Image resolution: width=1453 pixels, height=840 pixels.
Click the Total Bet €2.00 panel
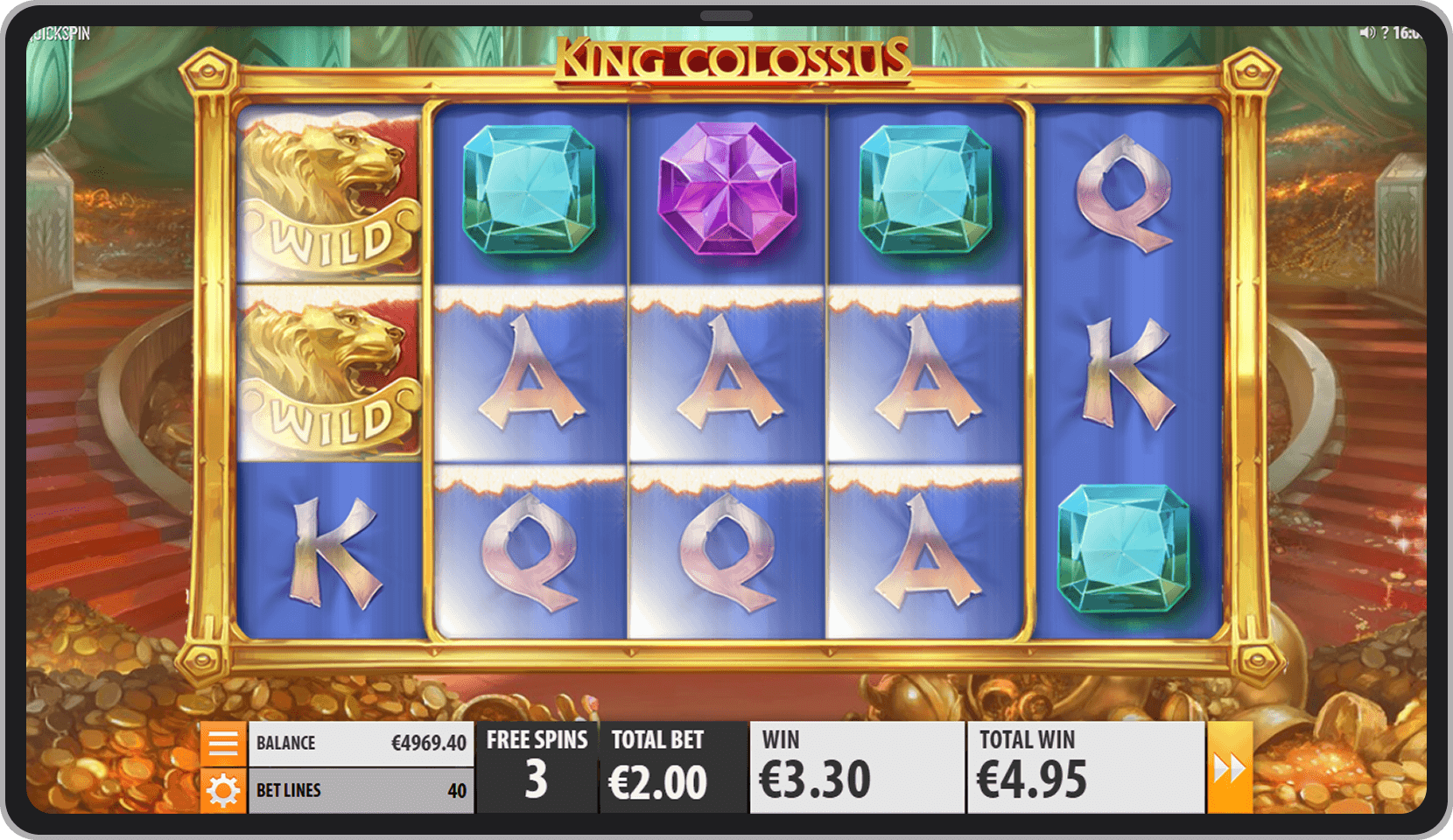pos(672,766)
